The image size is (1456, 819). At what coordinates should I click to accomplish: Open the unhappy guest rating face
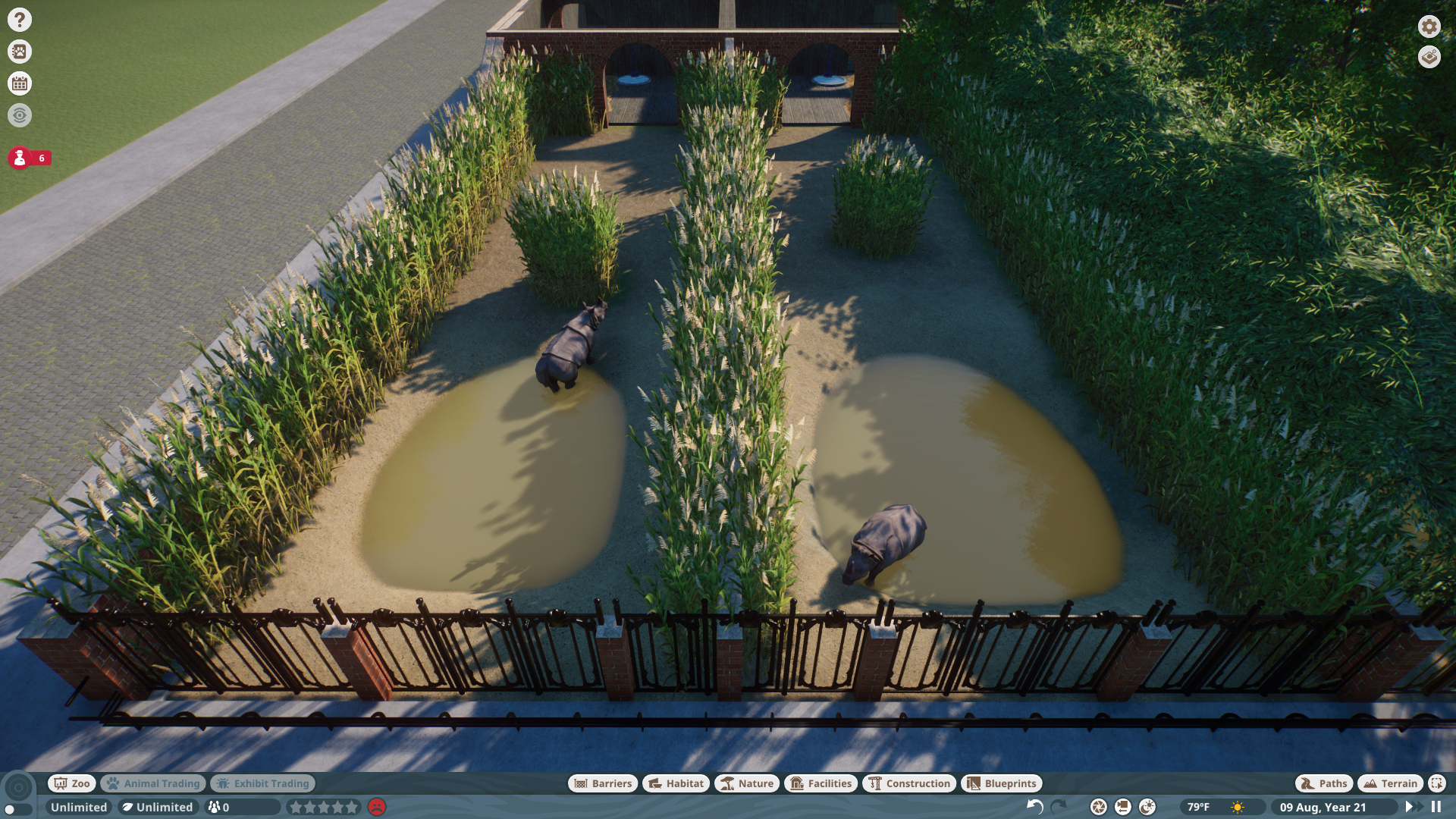377,808
